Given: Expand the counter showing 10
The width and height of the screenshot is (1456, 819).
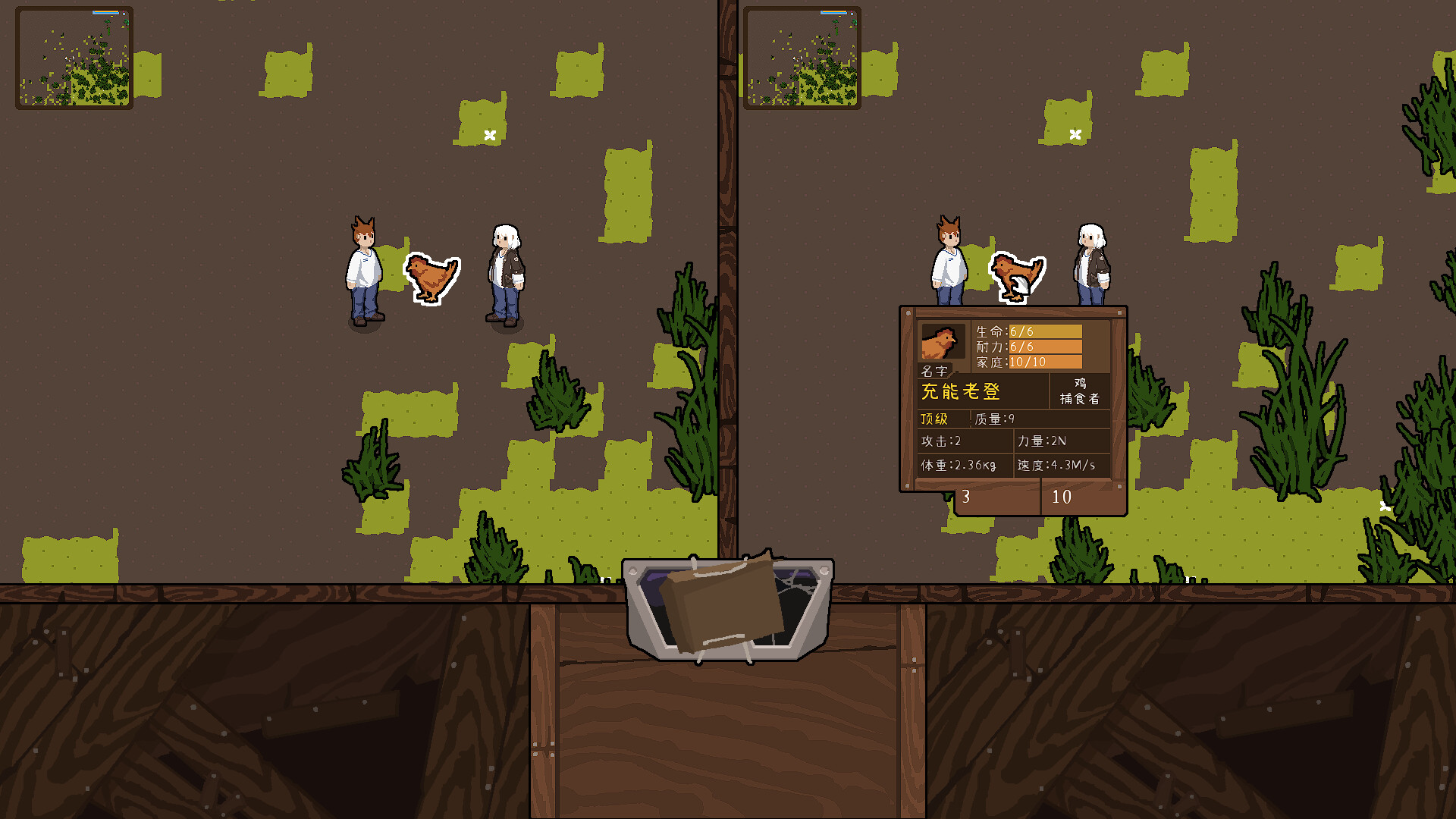Looking at the screenshot, I should tap(1062, 497).
